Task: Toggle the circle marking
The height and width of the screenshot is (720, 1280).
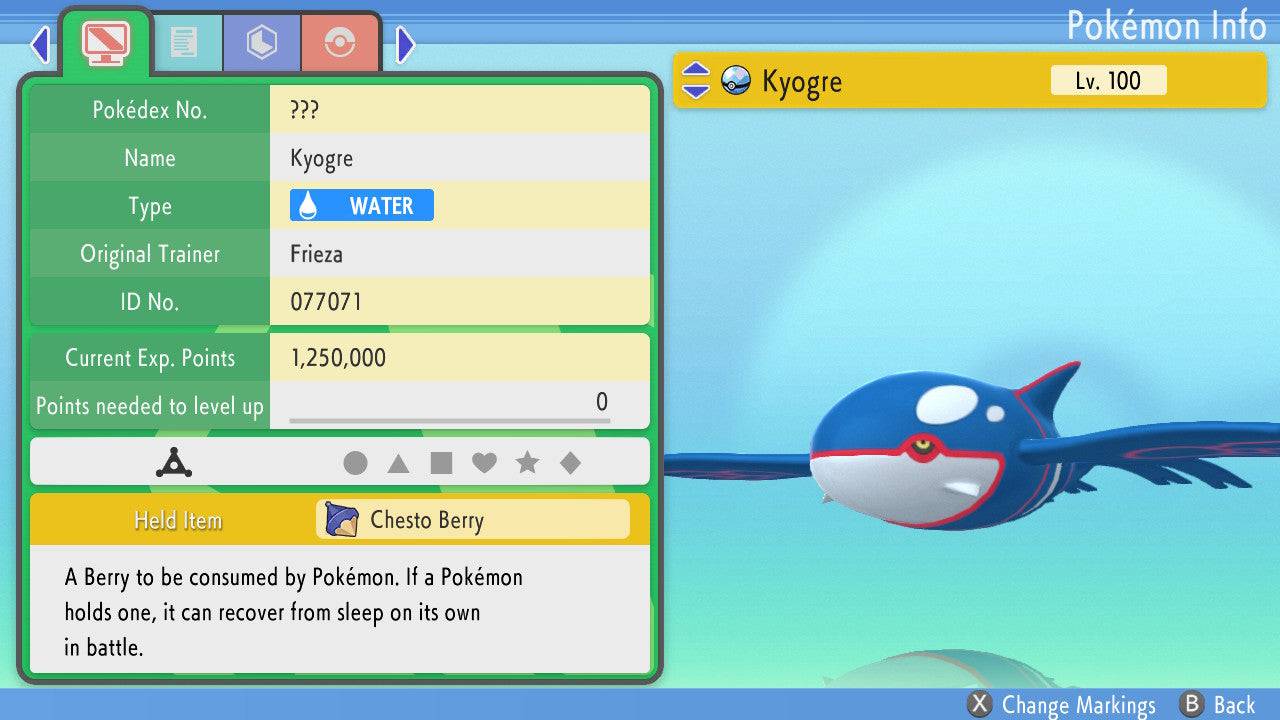Action: [355, 463]
